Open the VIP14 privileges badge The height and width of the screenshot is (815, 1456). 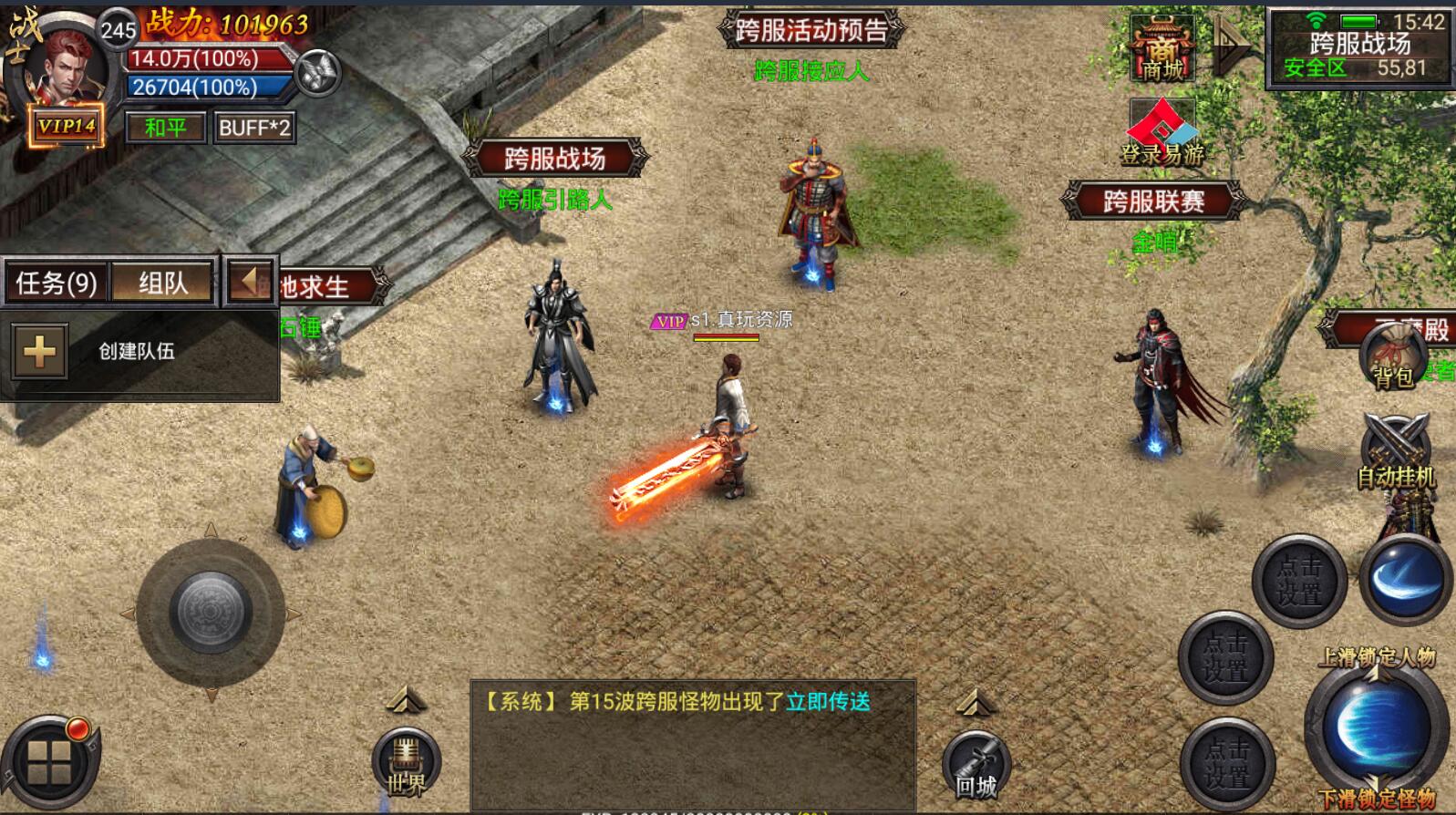click(67, 127)
